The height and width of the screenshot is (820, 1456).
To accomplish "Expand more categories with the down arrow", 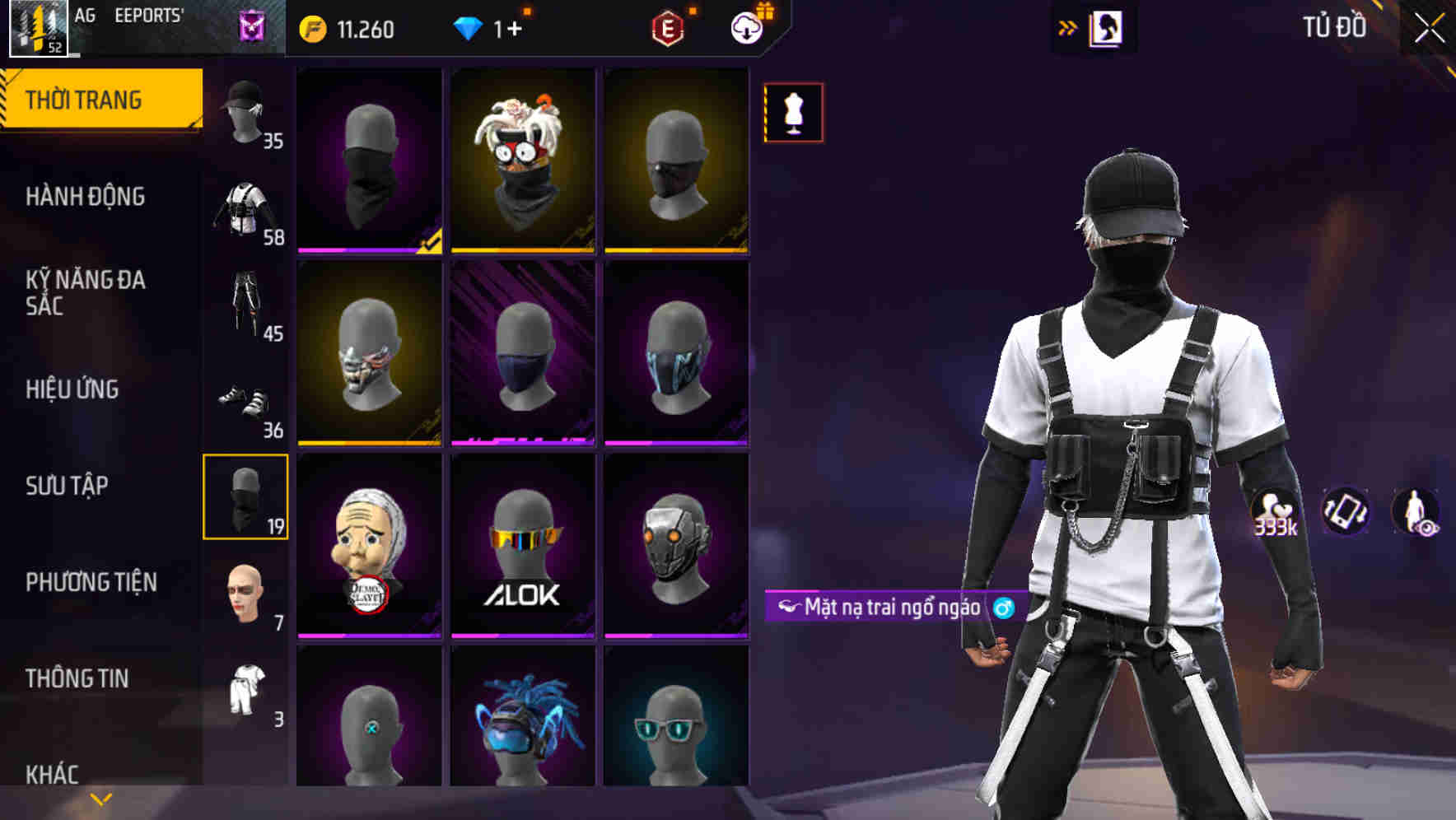I will click(x=101, y=797).
